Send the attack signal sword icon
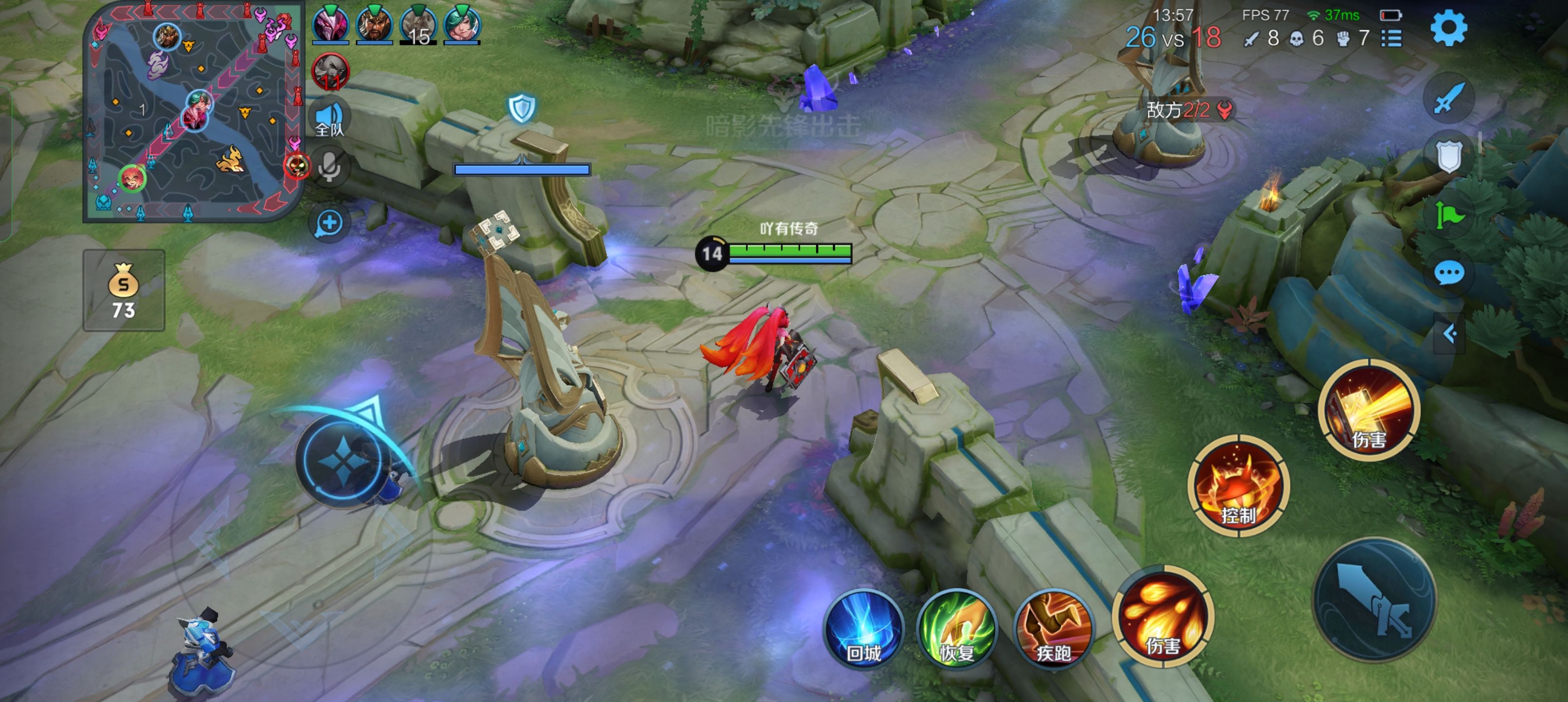This screenshot has height=702, width=1568. (x=1449, y=98)
